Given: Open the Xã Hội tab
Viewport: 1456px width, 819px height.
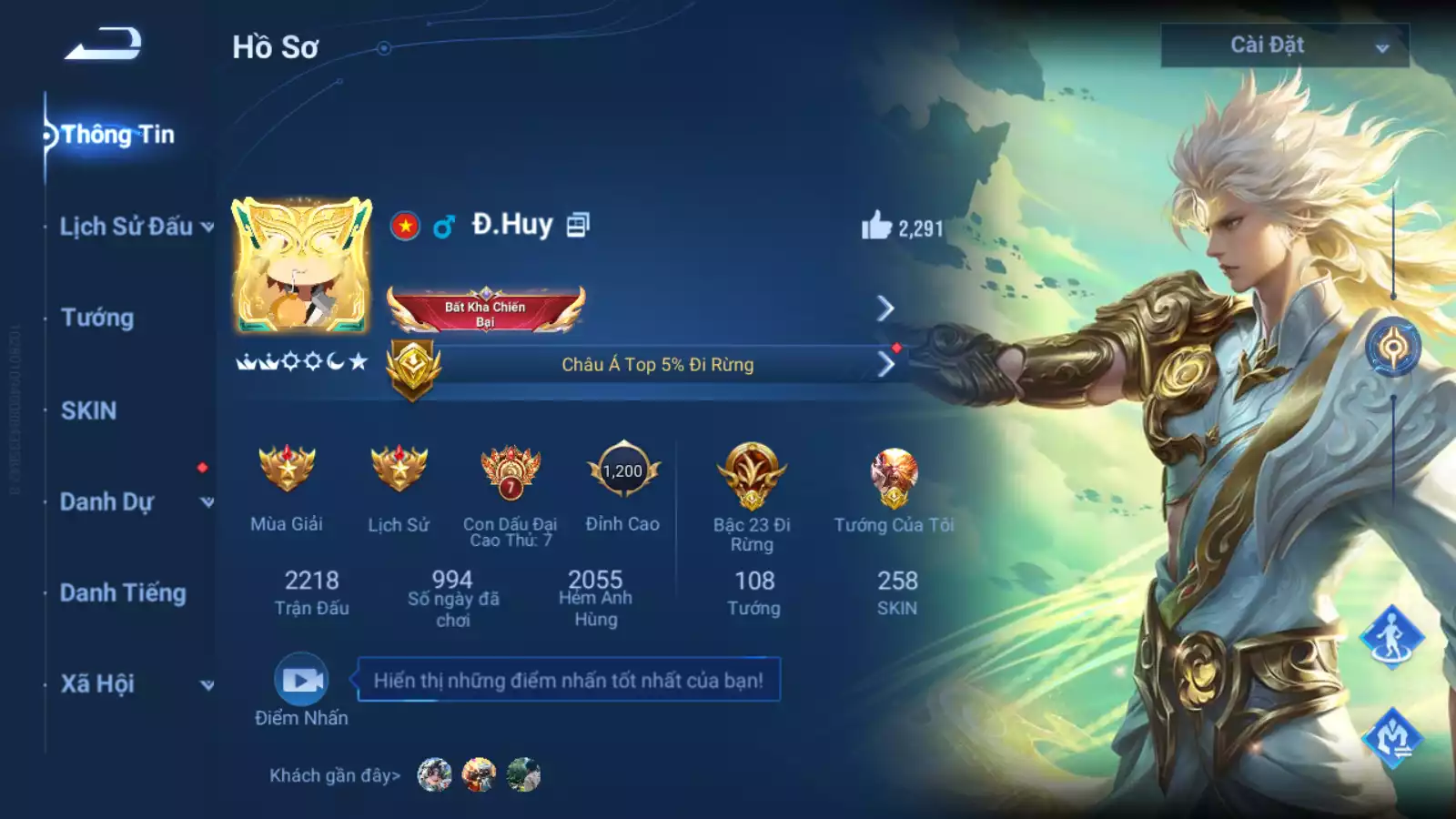Looking at the screenshot, I should pyautogui.click(x=97, y=683).
